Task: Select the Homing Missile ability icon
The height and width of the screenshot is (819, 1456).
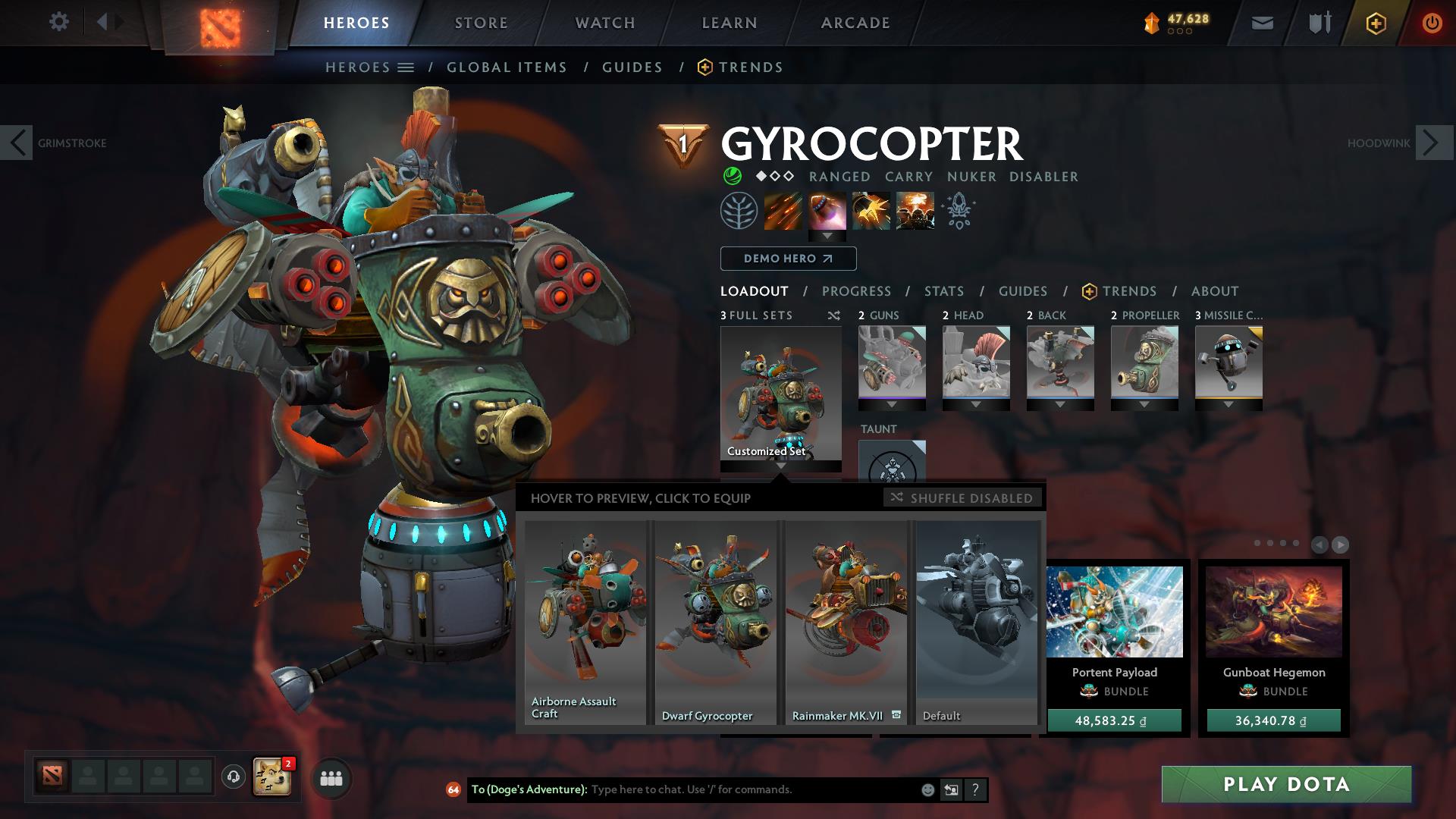Action: coord(827,211)
